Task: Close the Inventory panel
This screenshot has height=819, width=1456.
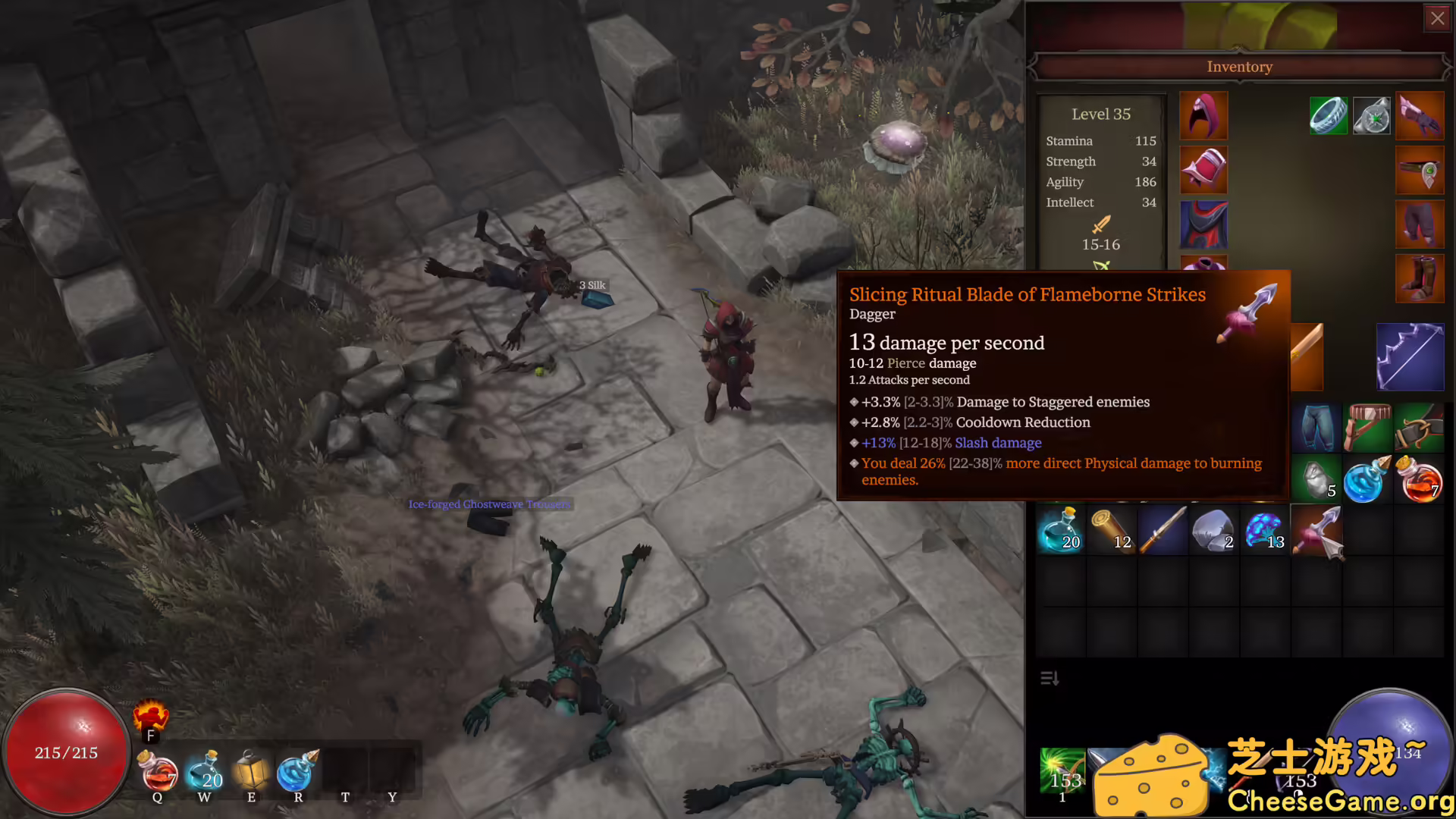Action: [1437, 18]
